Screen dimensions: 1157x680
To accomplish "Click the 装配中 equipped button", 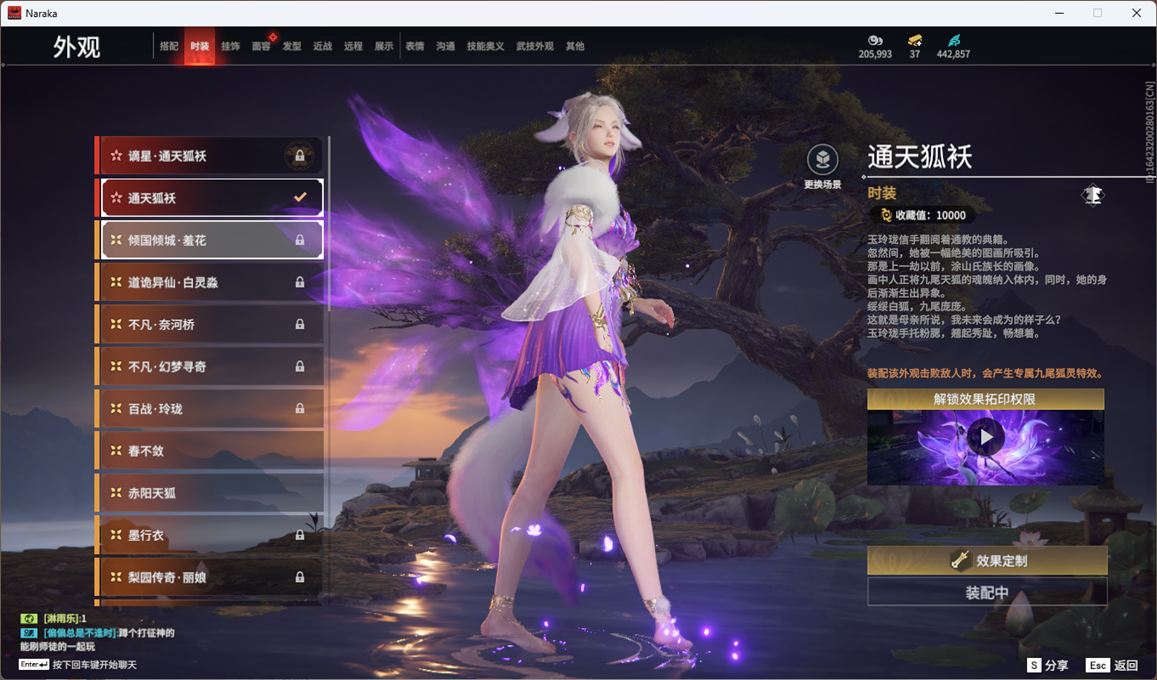I will (987, 592).
